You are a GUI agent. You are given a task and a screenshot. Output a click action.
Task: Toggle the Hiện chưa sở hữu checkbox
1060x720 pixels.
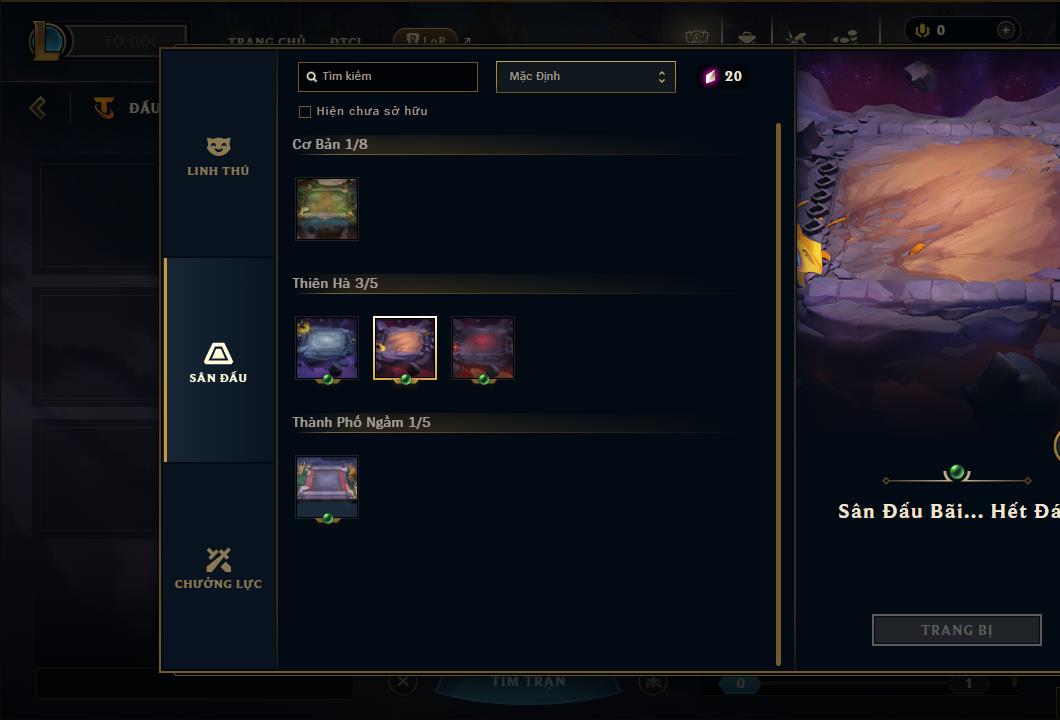pos(305,112)
